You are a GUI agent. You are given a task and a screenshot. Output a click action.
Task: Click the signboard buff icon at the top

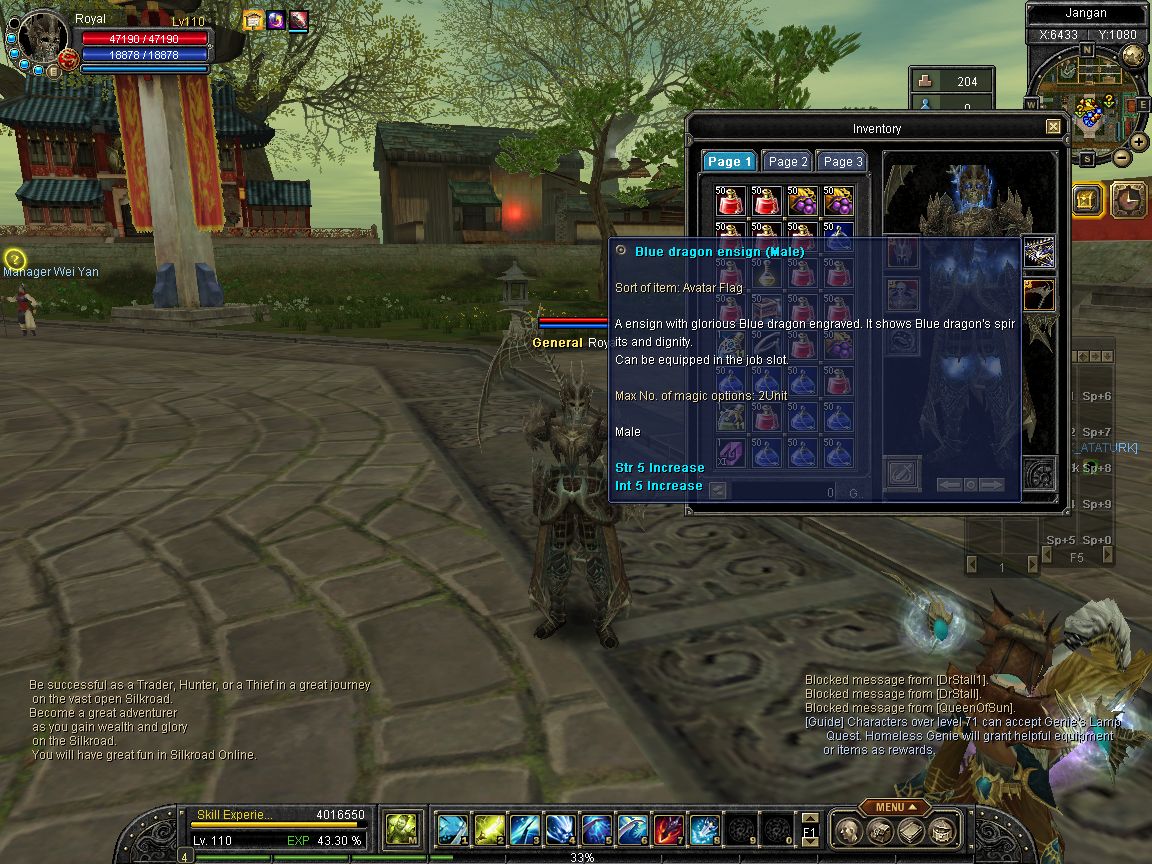pyautogui.click(x=252, y=19)
